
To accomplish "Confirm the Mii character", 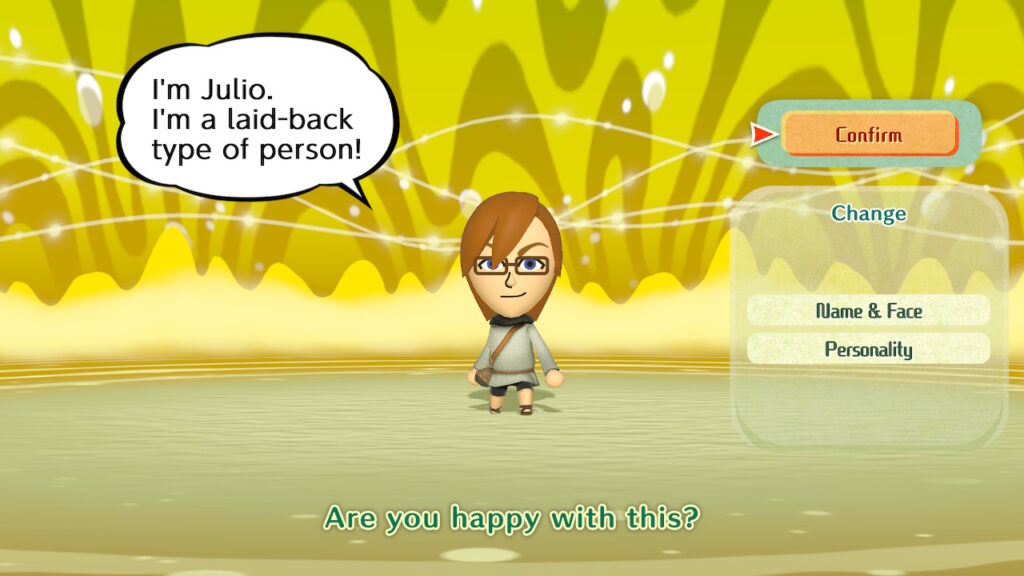I will click(869, 134).
